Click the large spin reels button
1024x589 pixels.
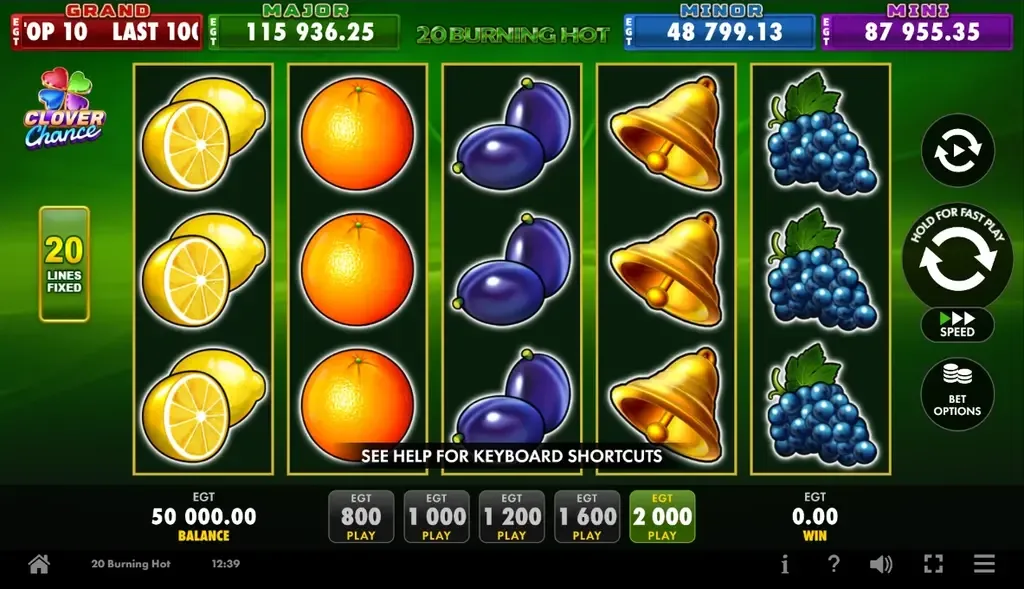[957, 258]
